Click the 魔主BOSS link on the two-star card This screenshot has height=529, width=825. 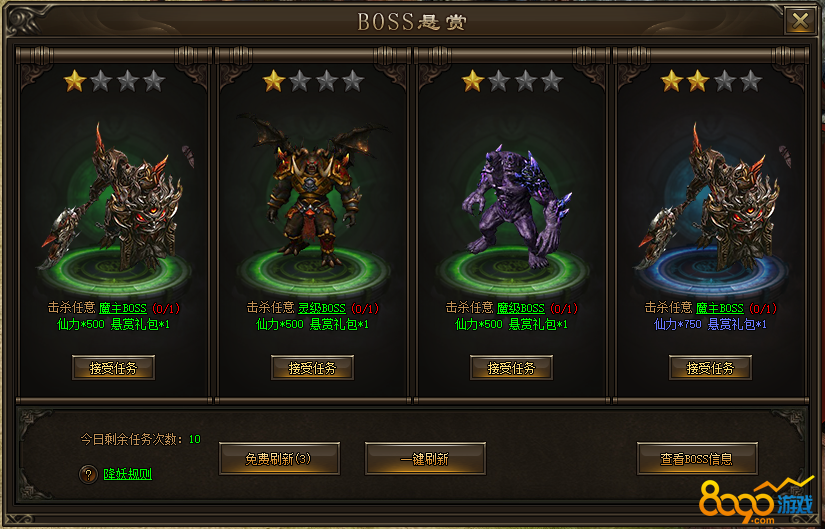[719, 308]
